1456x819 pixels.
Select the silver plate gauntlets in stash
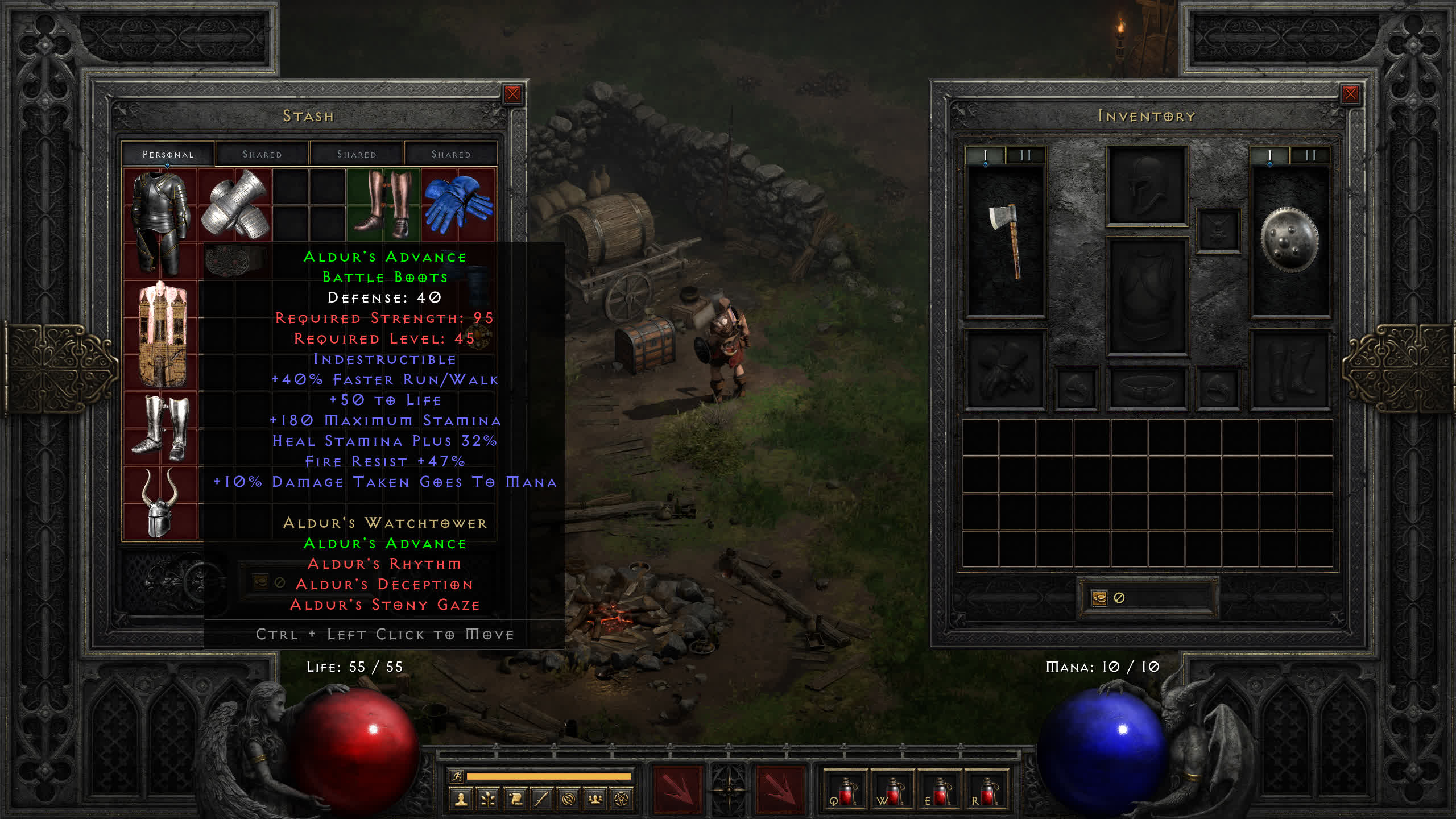[x=235, y=205]
